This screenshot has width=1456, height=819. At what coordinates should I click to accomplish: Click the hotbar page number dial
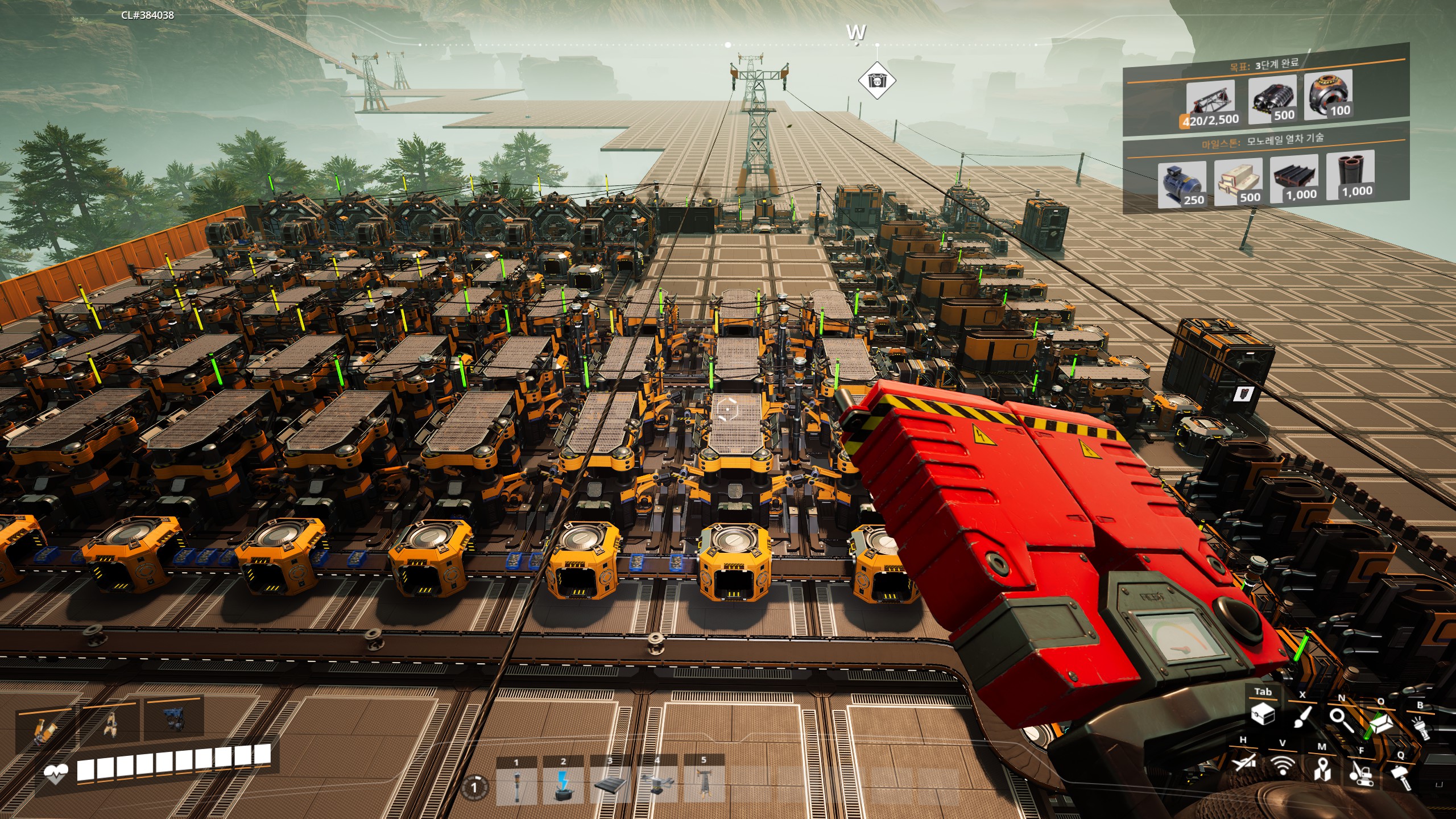point(474,788)
